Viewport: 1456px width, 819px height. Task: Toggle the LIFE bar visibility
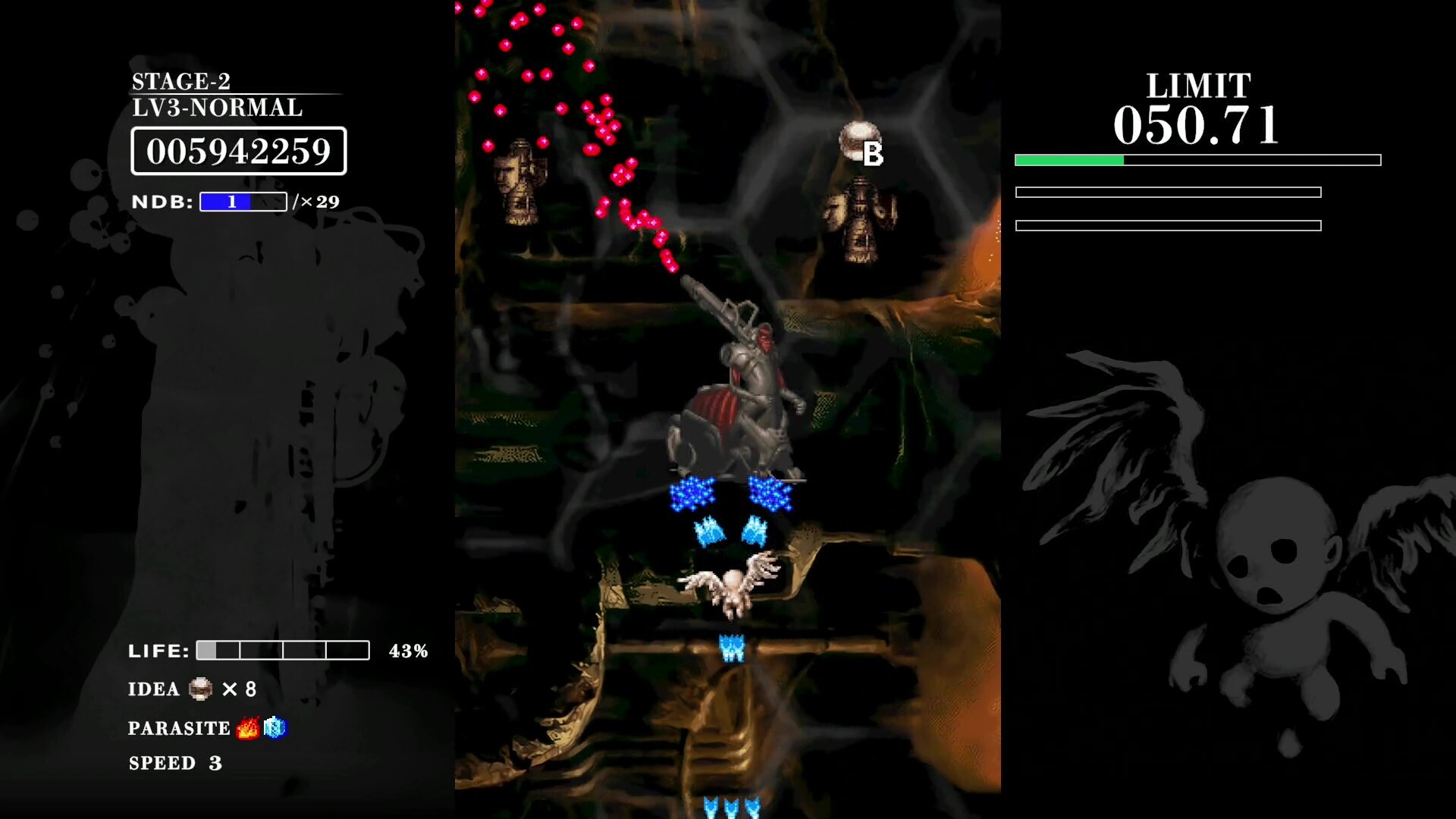click(282, 650)
